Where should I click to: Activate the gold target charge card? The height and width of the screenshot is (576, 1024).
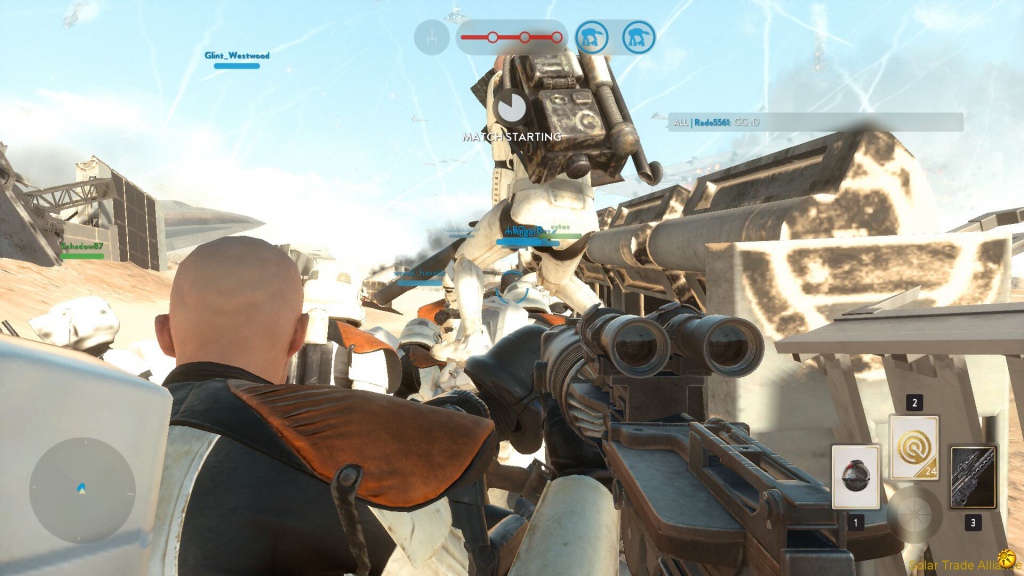coord(914,448)
